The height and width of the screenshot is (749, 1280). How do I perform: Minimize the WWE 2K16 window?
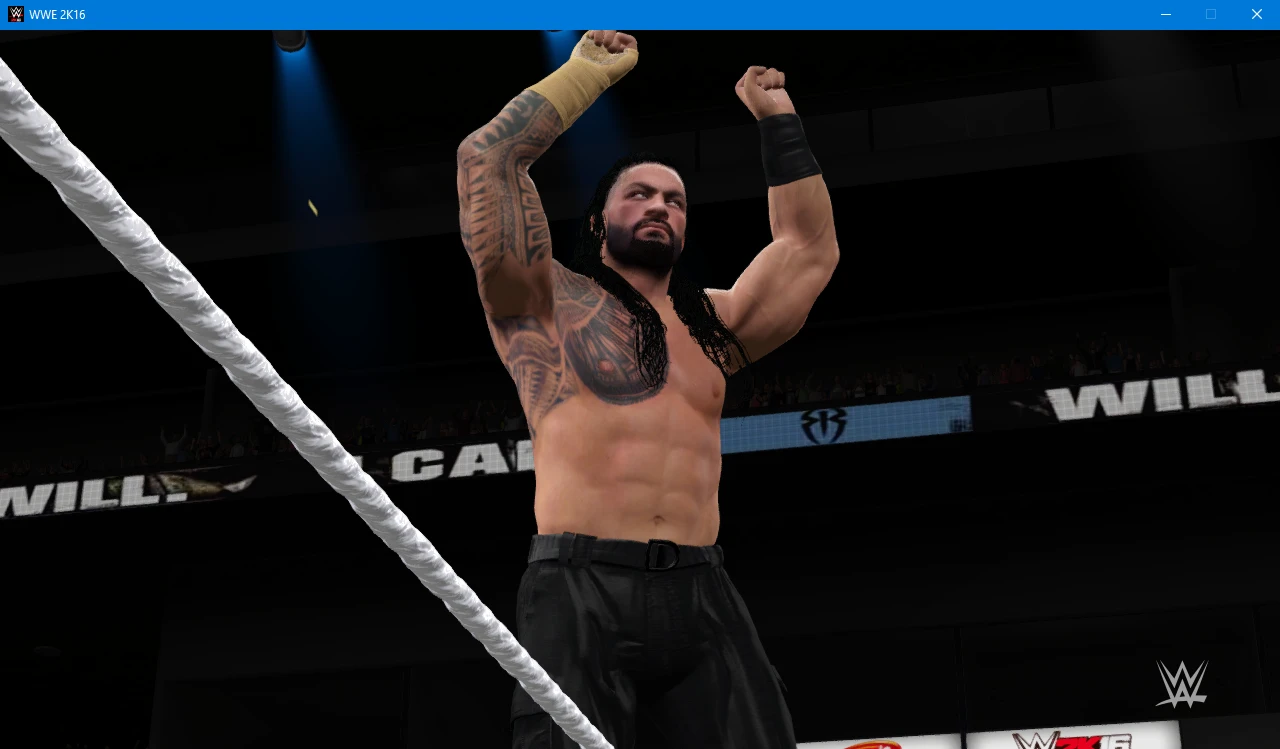[x=1166, y=14]
